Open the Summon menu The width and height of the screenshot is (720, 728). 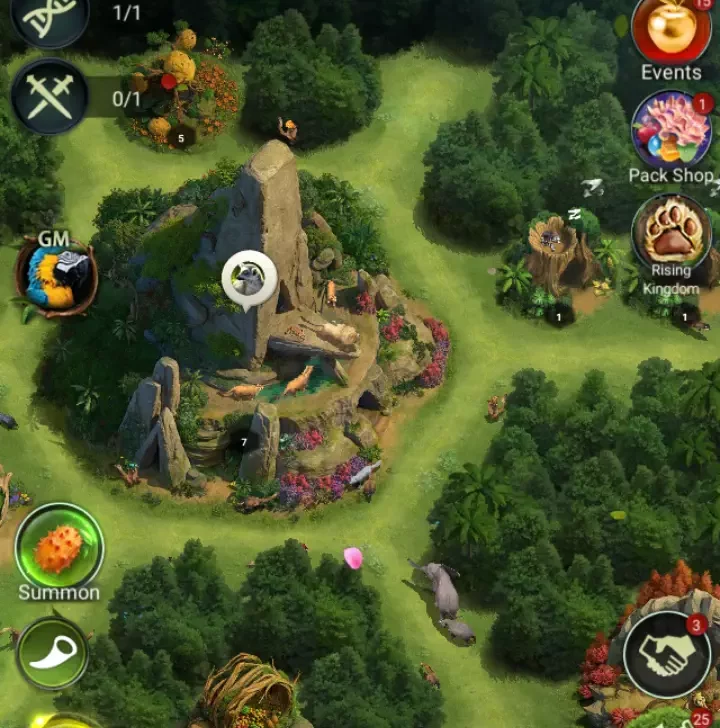click(59, 547)
